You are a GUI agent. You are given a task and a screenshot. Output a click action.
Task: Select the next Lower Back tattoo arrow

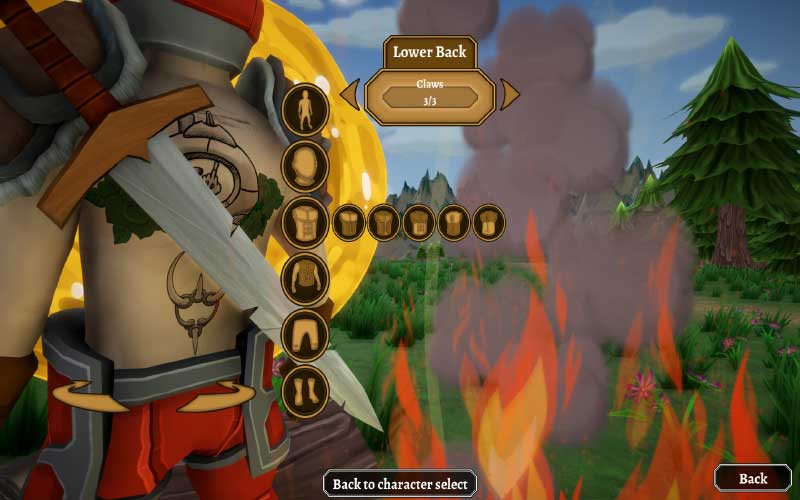click(510, 95)
